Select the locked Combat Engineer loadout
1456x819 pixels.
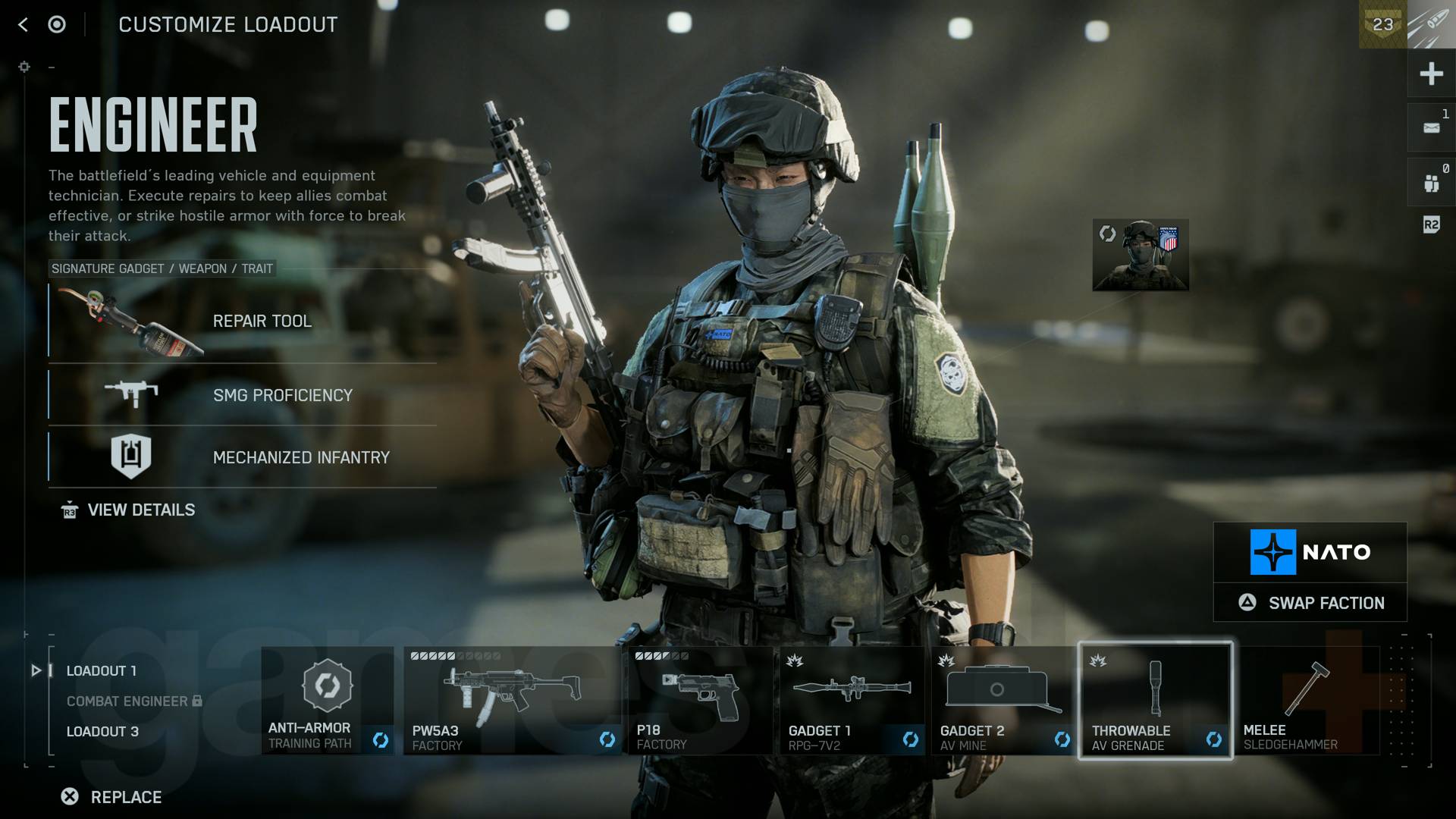pos(126,701)
